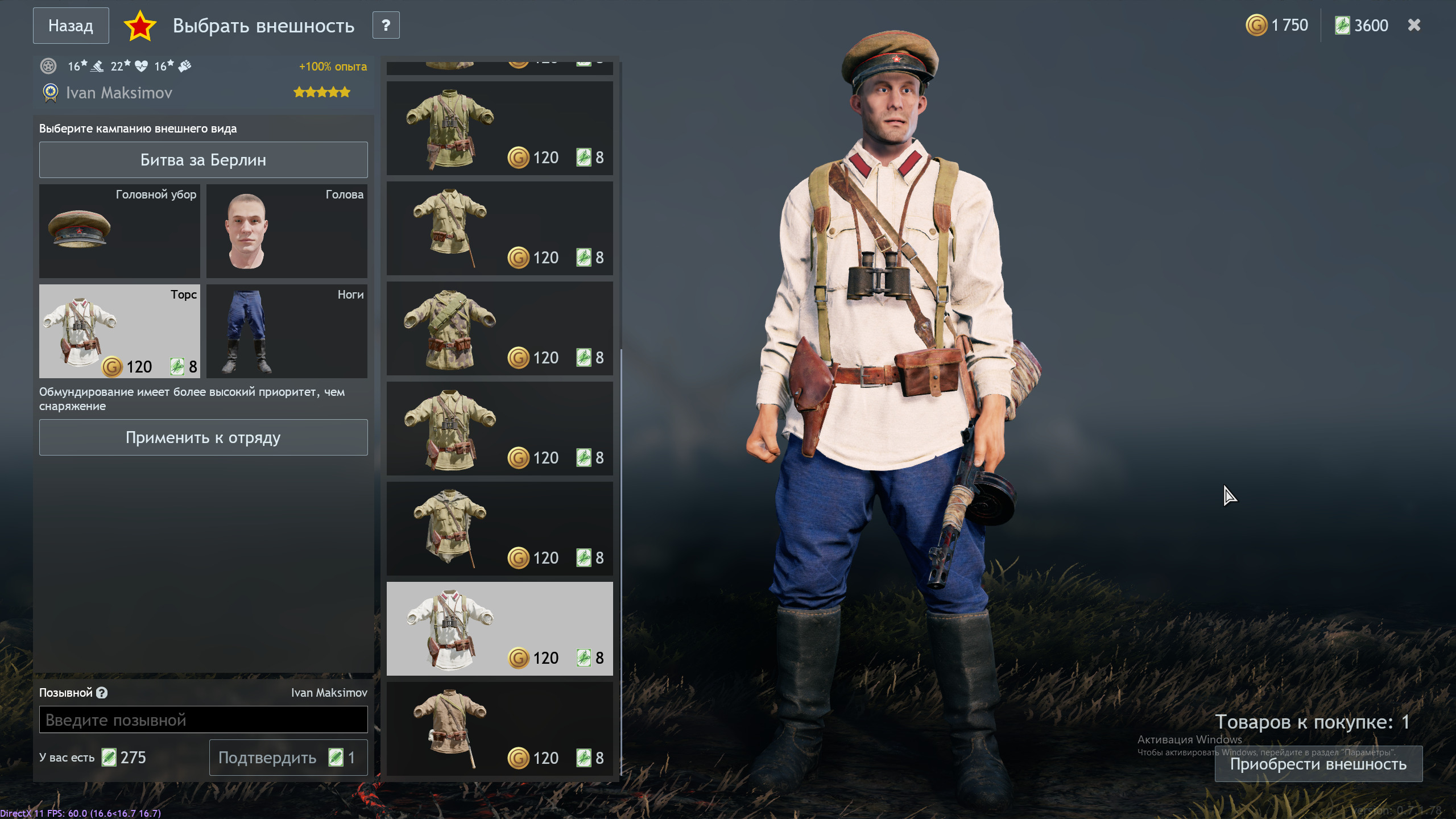Close the appearance screen with the X
Viewport: 1456px width, 819px height.
1414,26
